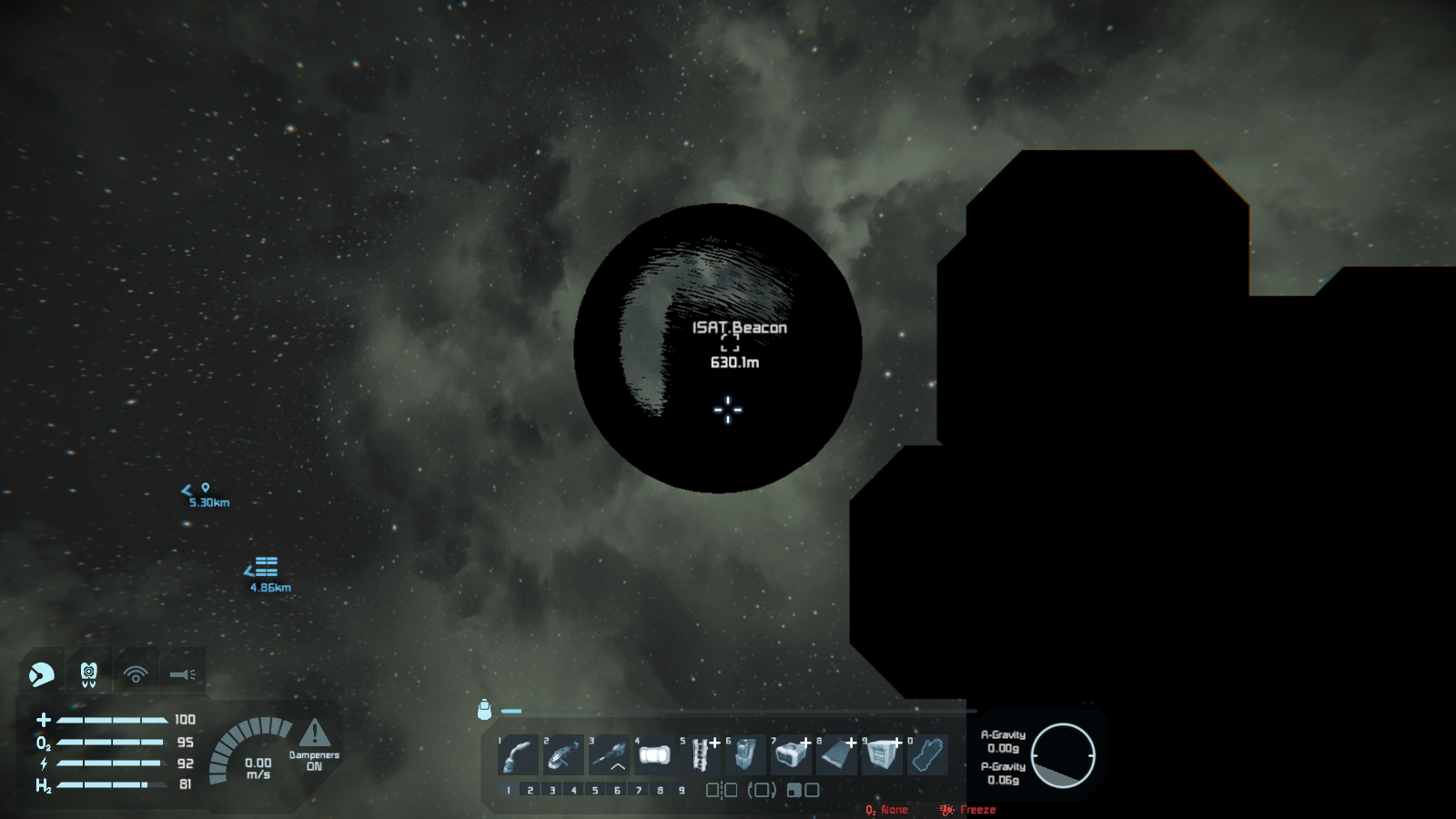Toggle the broadcasting antenna signal icon
This screenshot has height=819, width=1456.
point(136,674)
